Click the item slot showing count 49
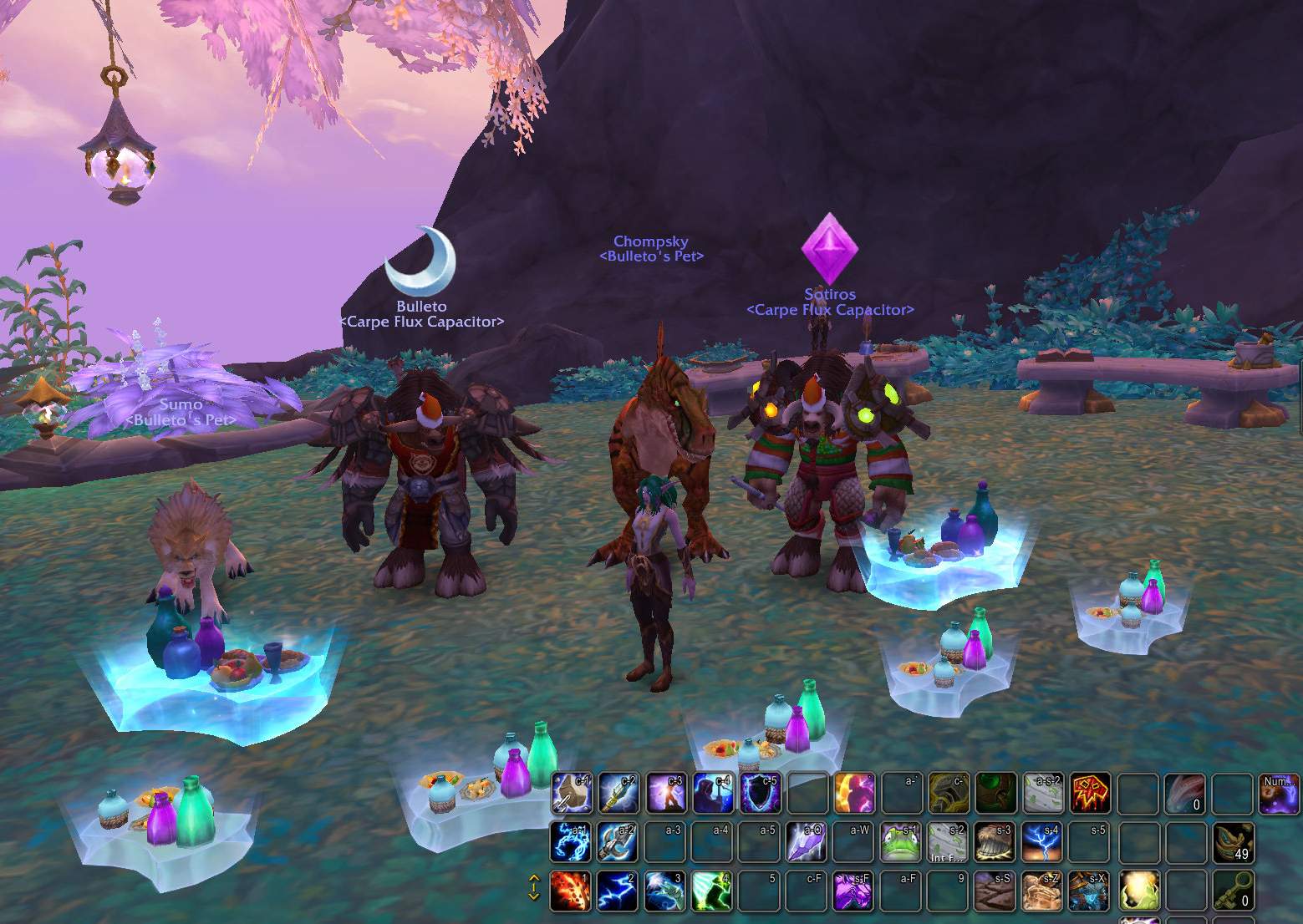The width and height of the screenshot is (1303, 924). click(x=1233, y=841)
